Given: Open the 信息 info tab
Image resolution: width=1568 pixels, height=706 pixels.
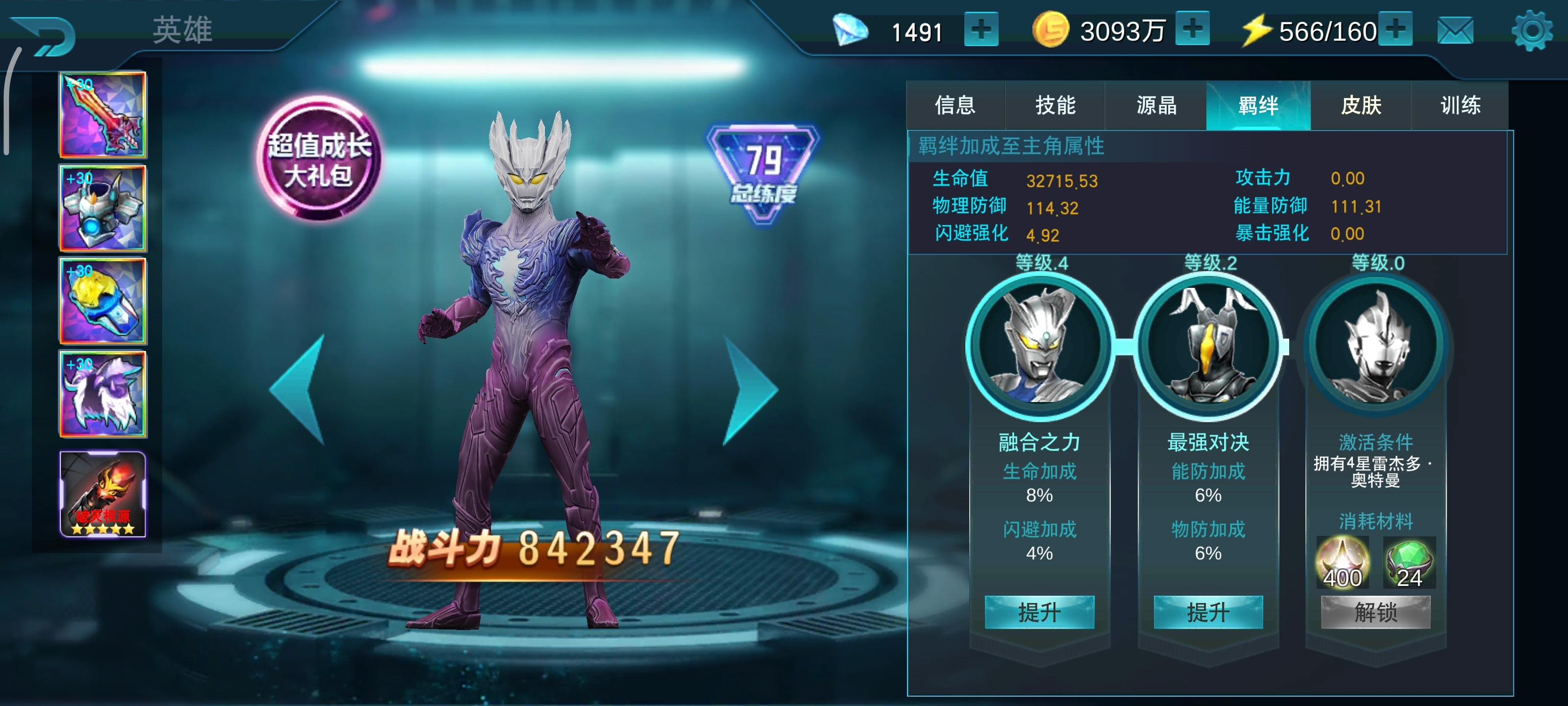Looking at the screenshot, I should [x=955, y=105].
